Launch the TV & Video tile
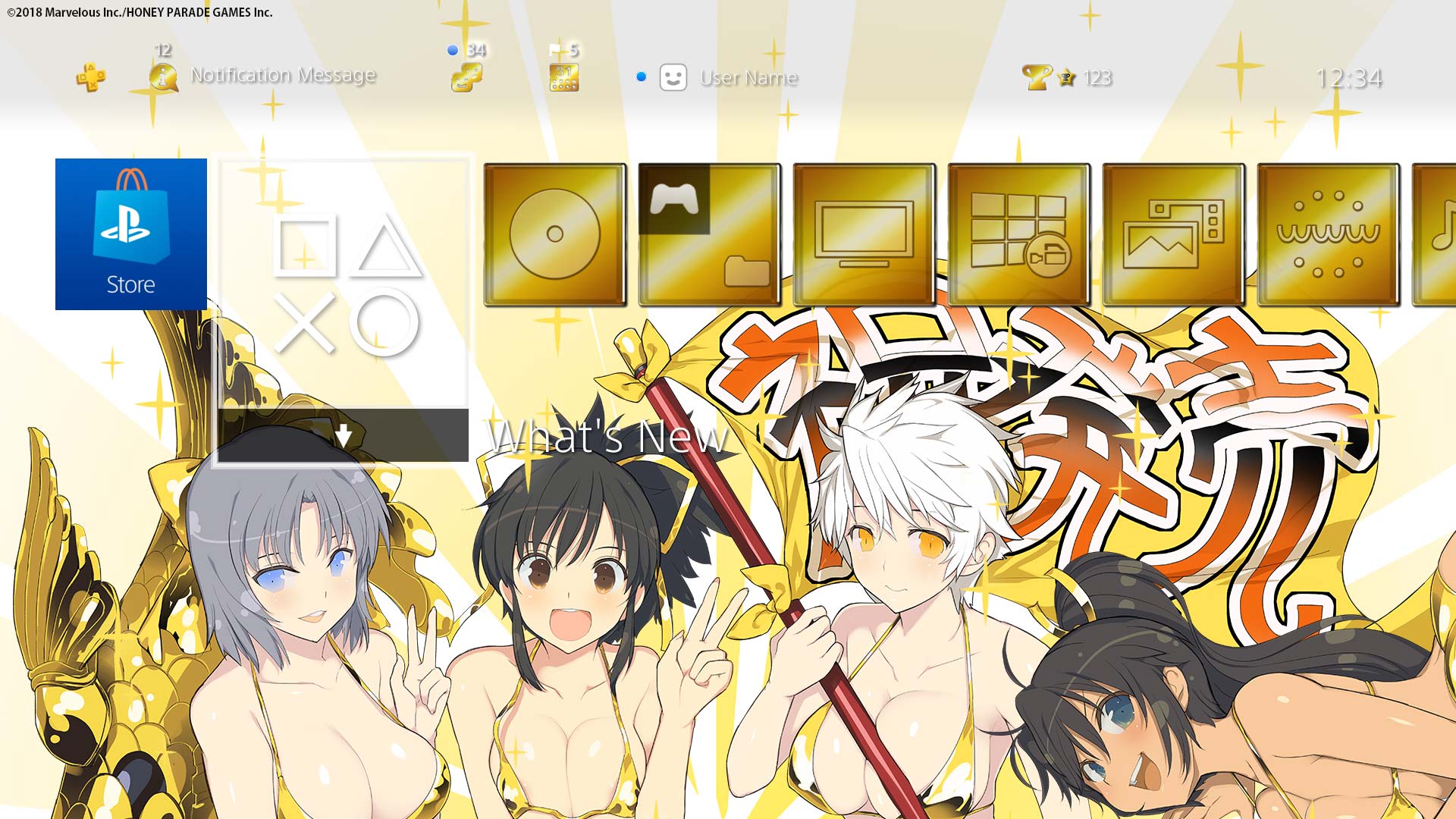1456x819 pixels. point(864,234)
